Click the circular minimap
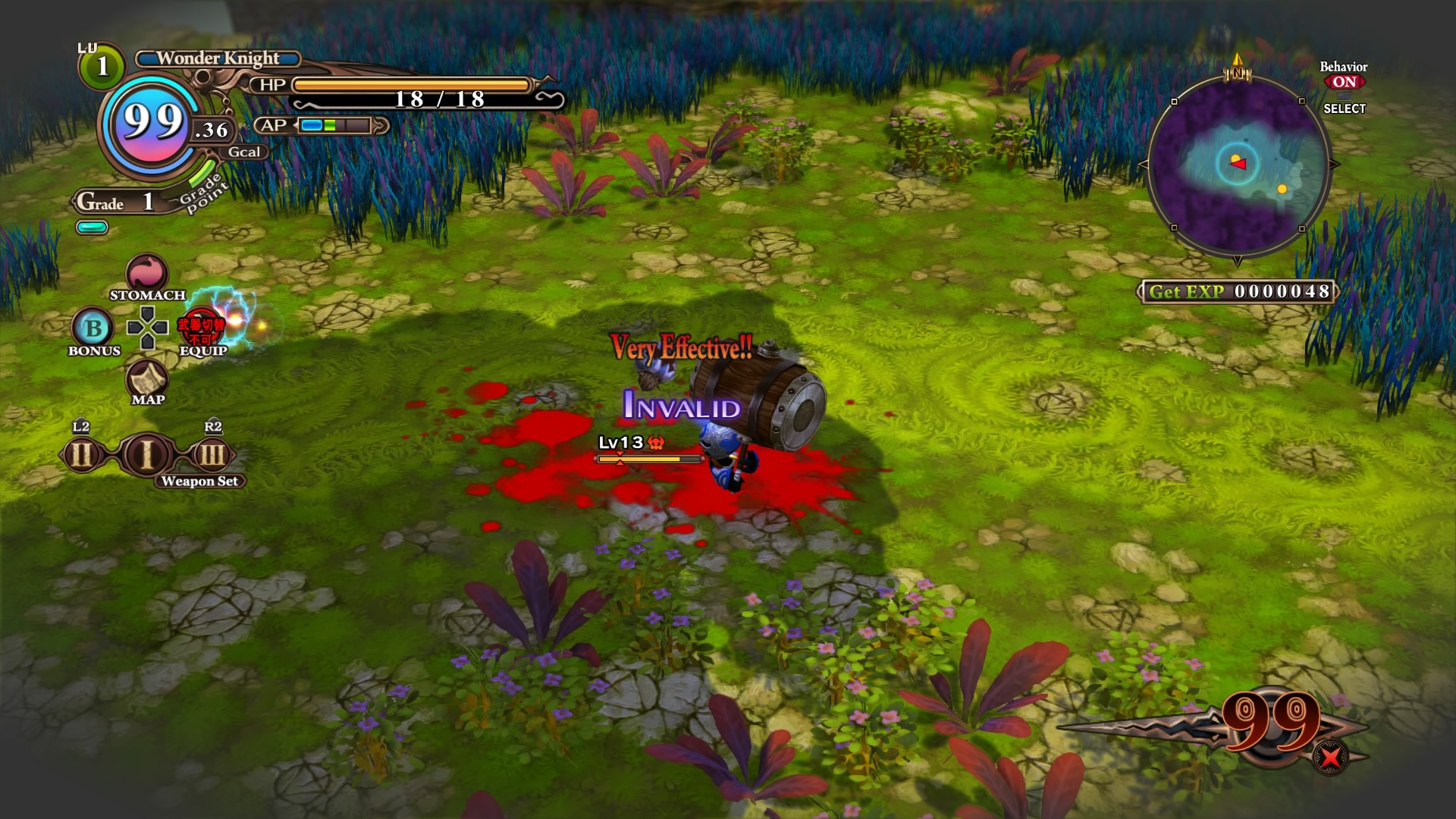Image resolution: width=1456 pixels, height=819 pixels. [x=1238, y=165]
